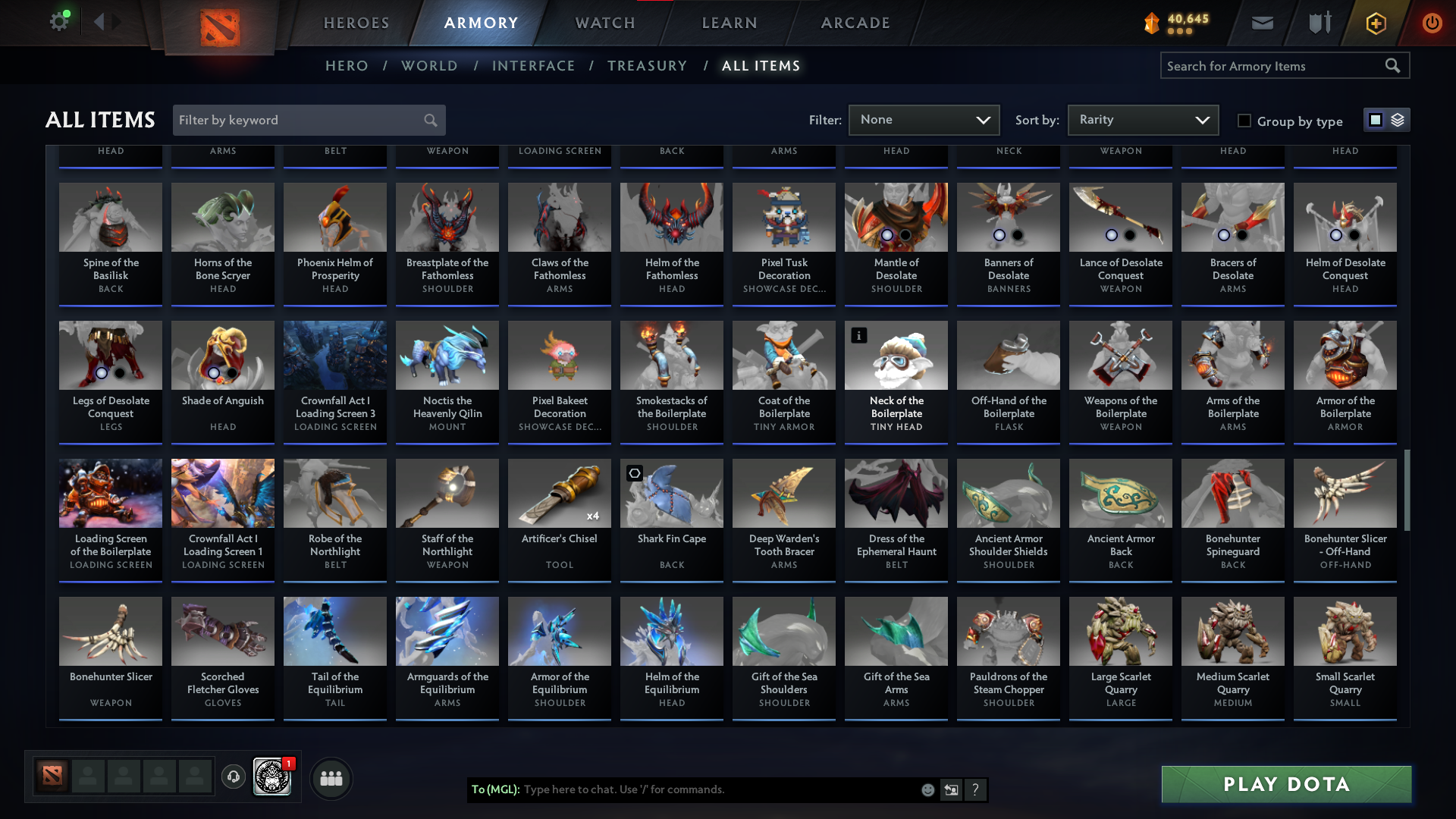Screen dimensions: 1456x819
Task: Click the Filter by keyword input field
Action: [303, 120]
